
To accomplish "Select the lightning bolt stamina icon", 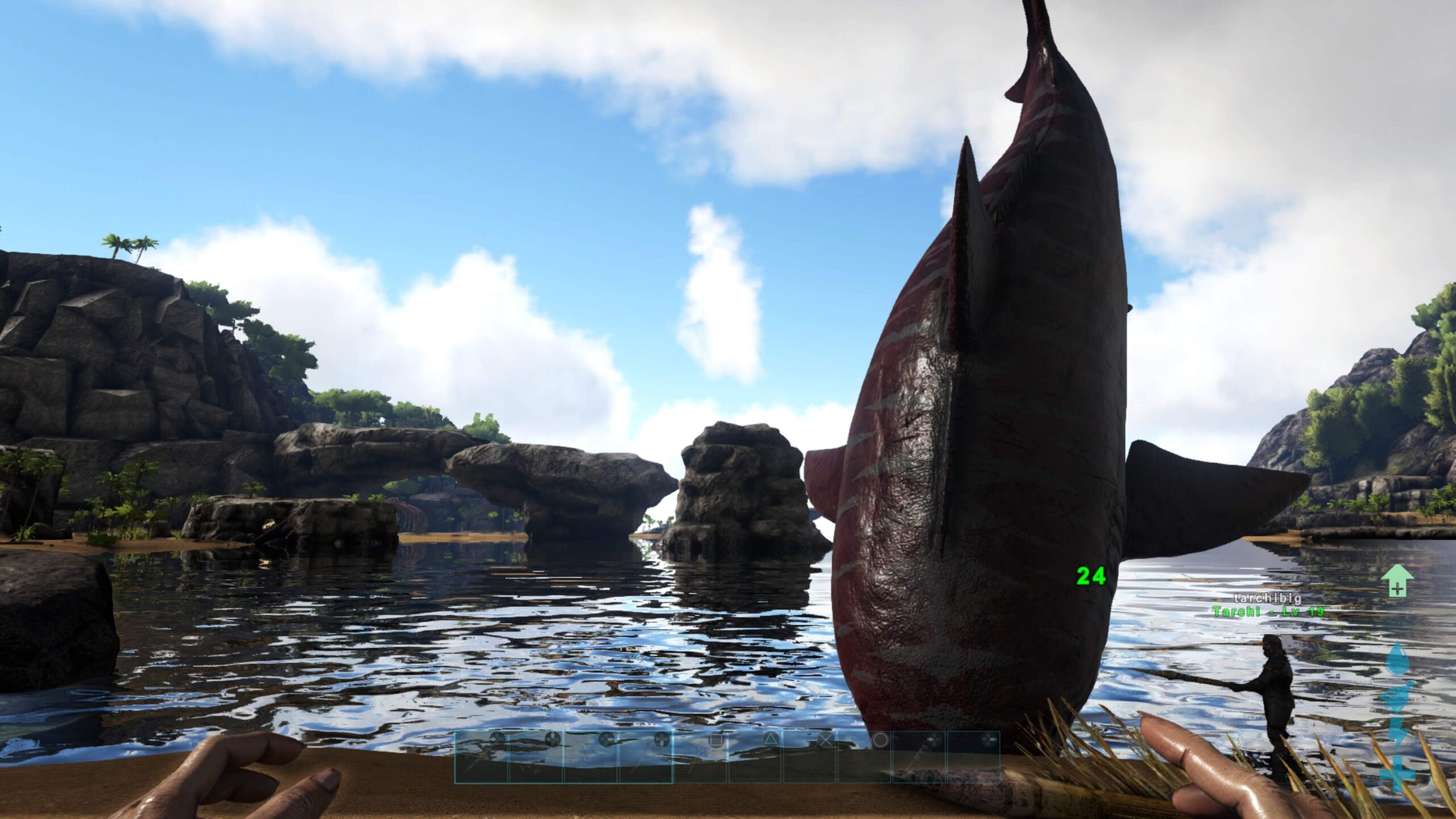I will click(1397, 735).
